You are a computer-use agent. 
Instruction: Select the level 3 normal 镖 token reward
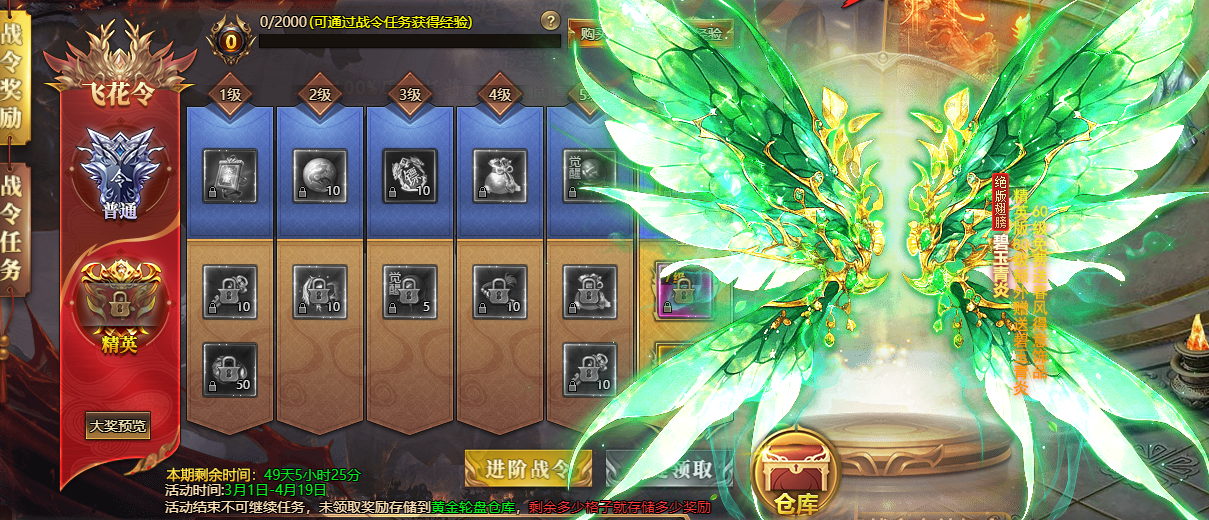(410, 176)
